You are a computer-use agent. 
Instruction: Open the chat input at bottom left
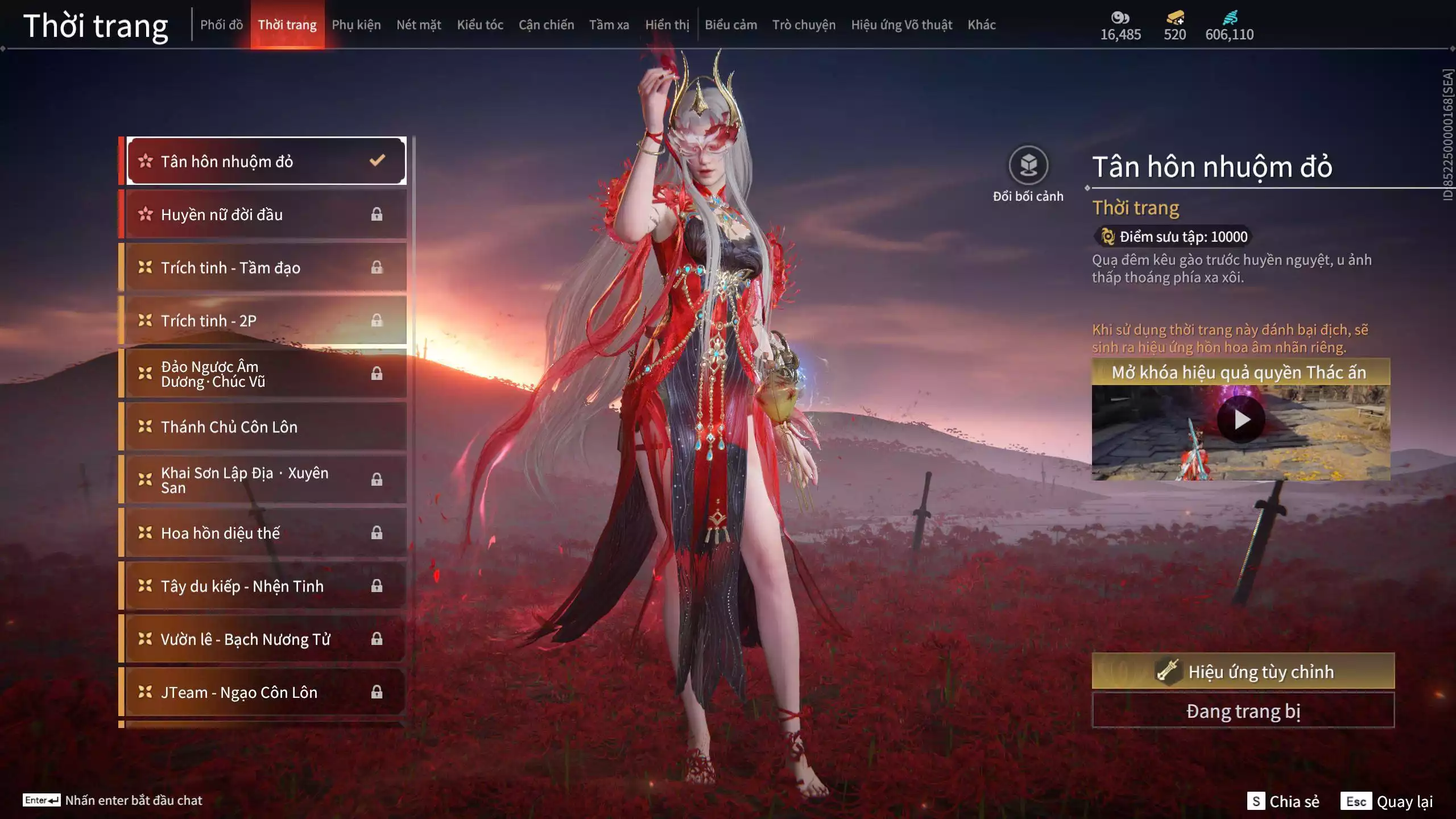coord(113,800)
